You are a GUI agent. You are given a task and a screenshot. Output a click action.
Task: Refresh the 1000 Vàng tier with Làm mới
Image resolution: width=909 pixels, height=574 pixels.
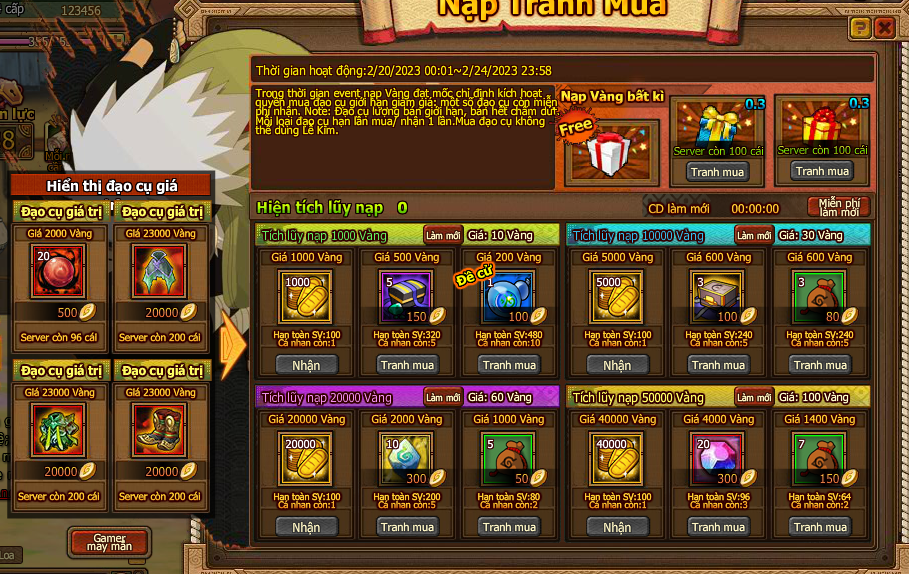[443, 234]
